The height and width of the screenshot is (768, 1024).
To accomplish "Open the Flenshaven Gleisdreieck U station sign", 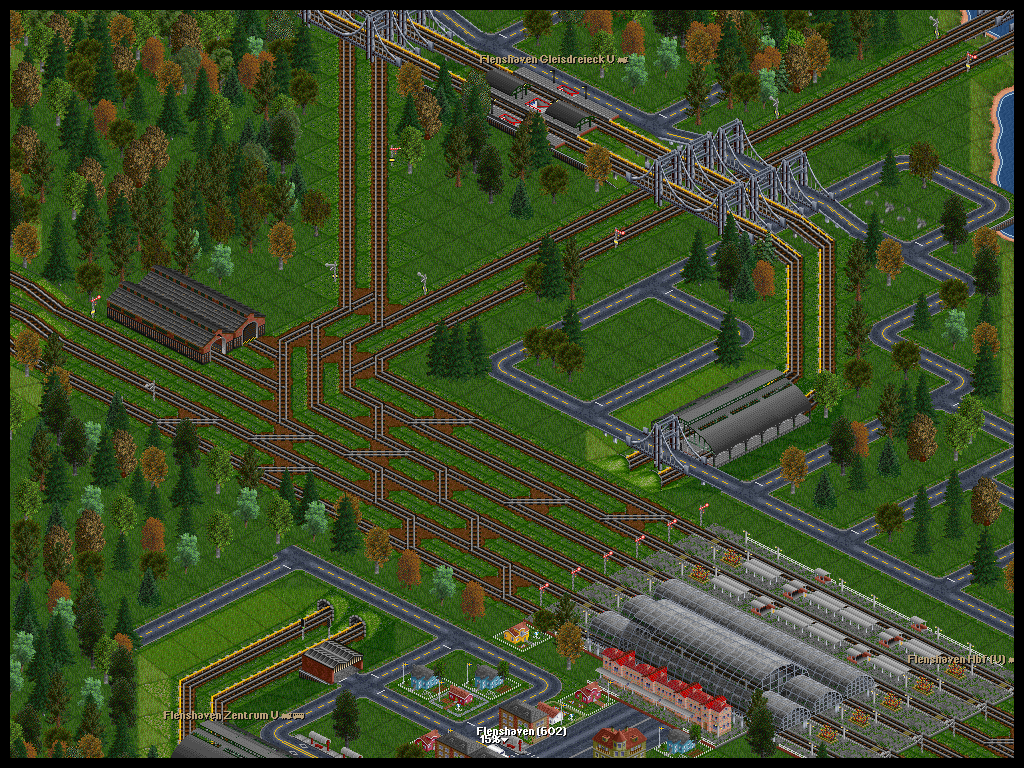I will (551, 59).
